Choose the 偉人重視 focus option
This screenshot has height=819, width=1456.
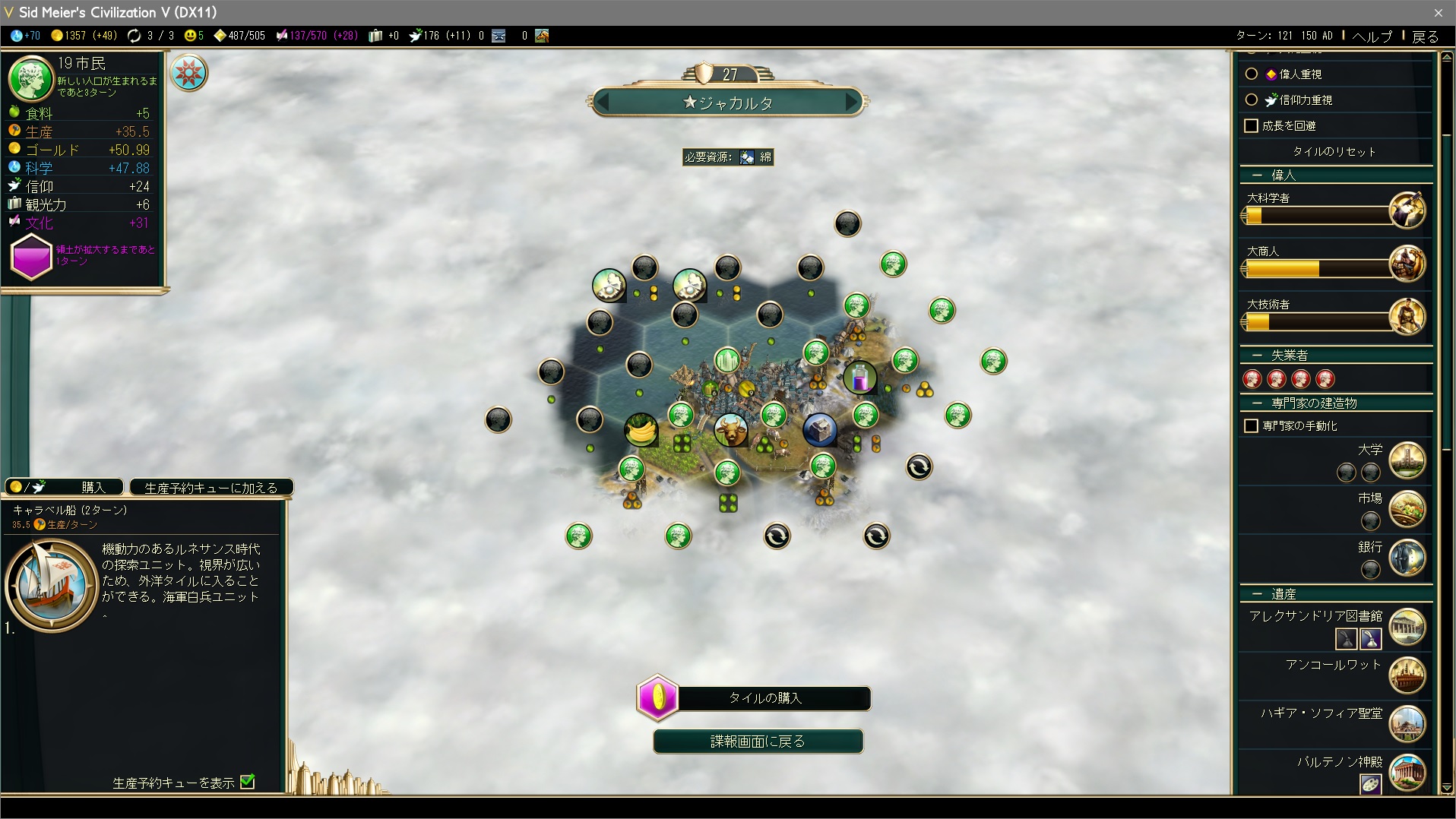1252,74
